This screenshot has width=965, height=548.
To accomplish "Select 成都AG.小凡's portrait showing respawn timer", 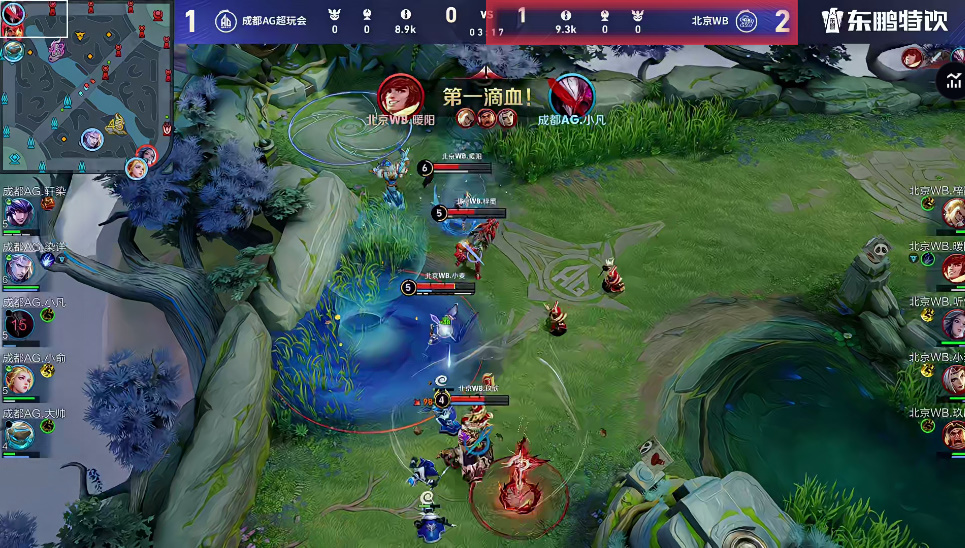I will [x=19, y=324].
